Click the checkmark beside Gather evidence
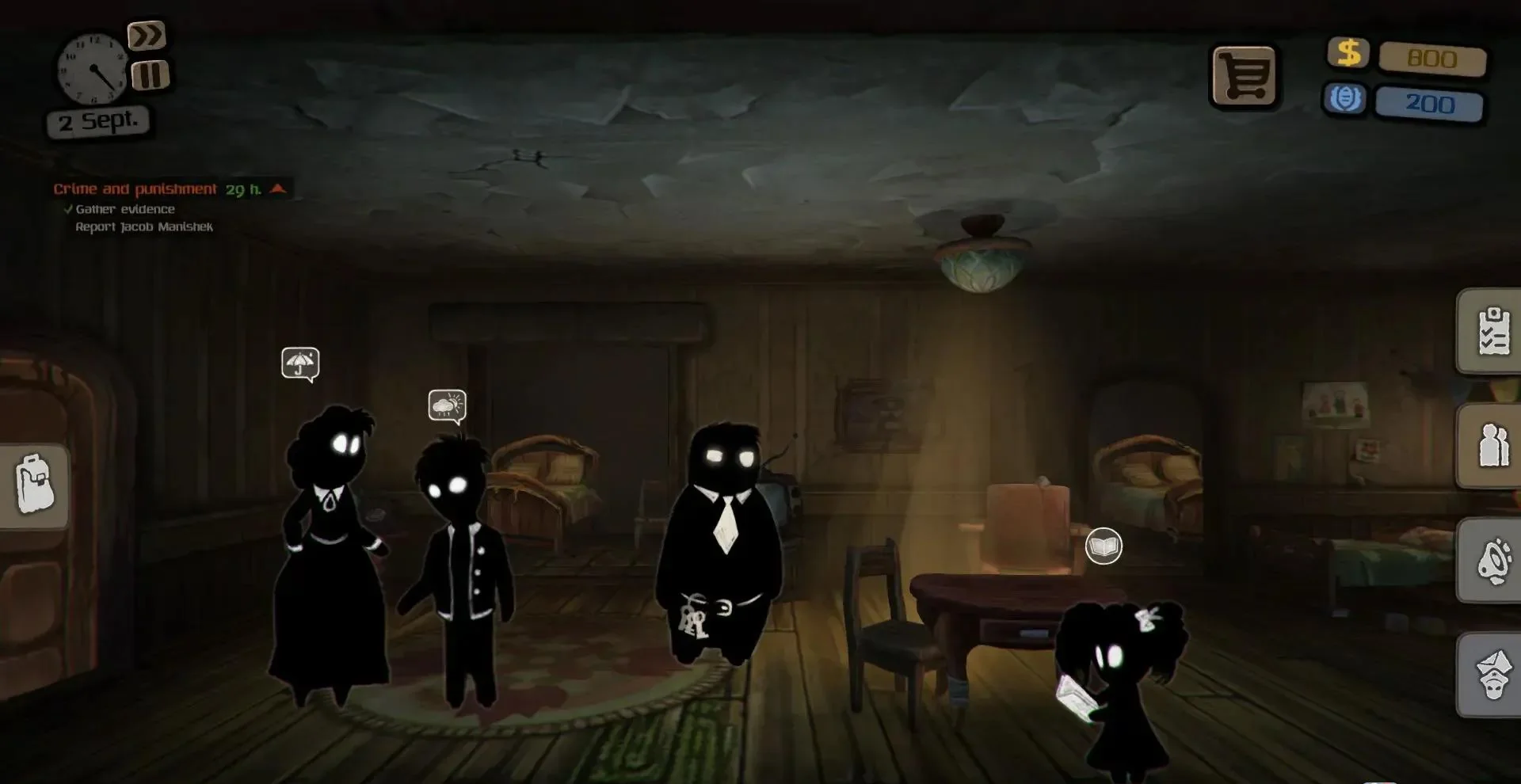1521x784 pixels. [67, 208]
